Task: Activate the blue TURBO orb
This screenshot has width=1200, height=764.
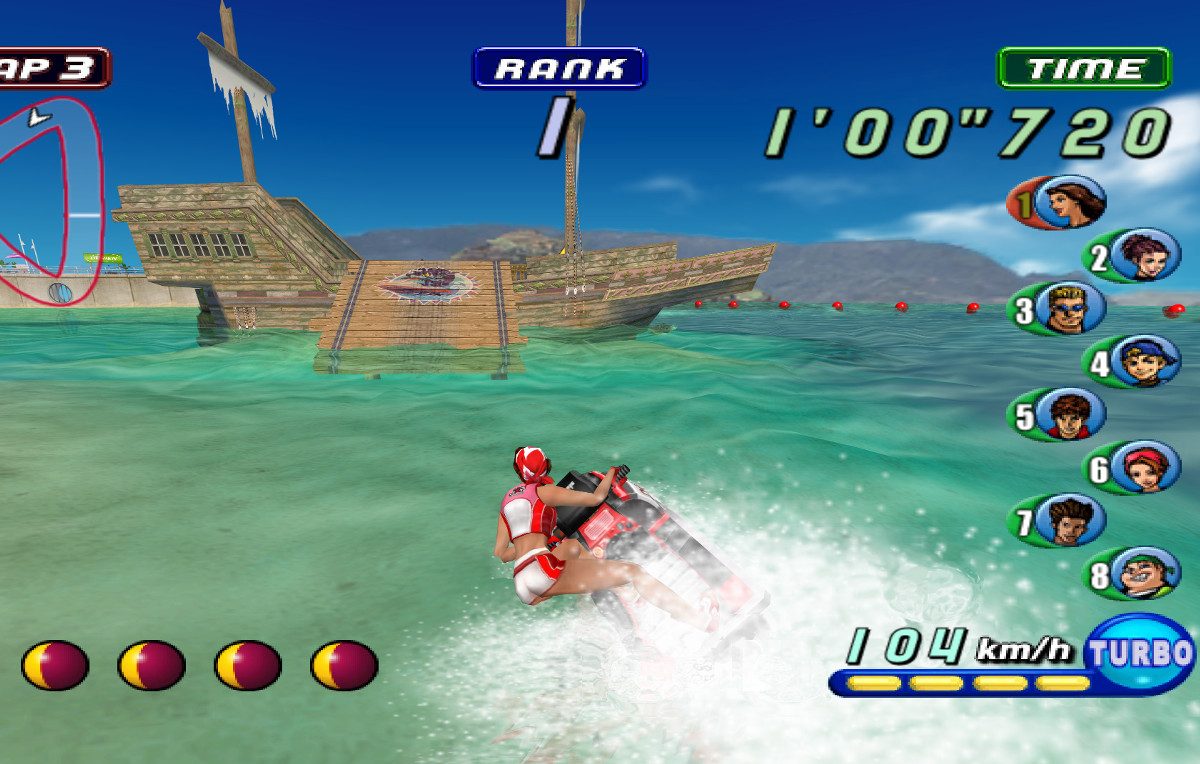Action: pos(1141,654)
